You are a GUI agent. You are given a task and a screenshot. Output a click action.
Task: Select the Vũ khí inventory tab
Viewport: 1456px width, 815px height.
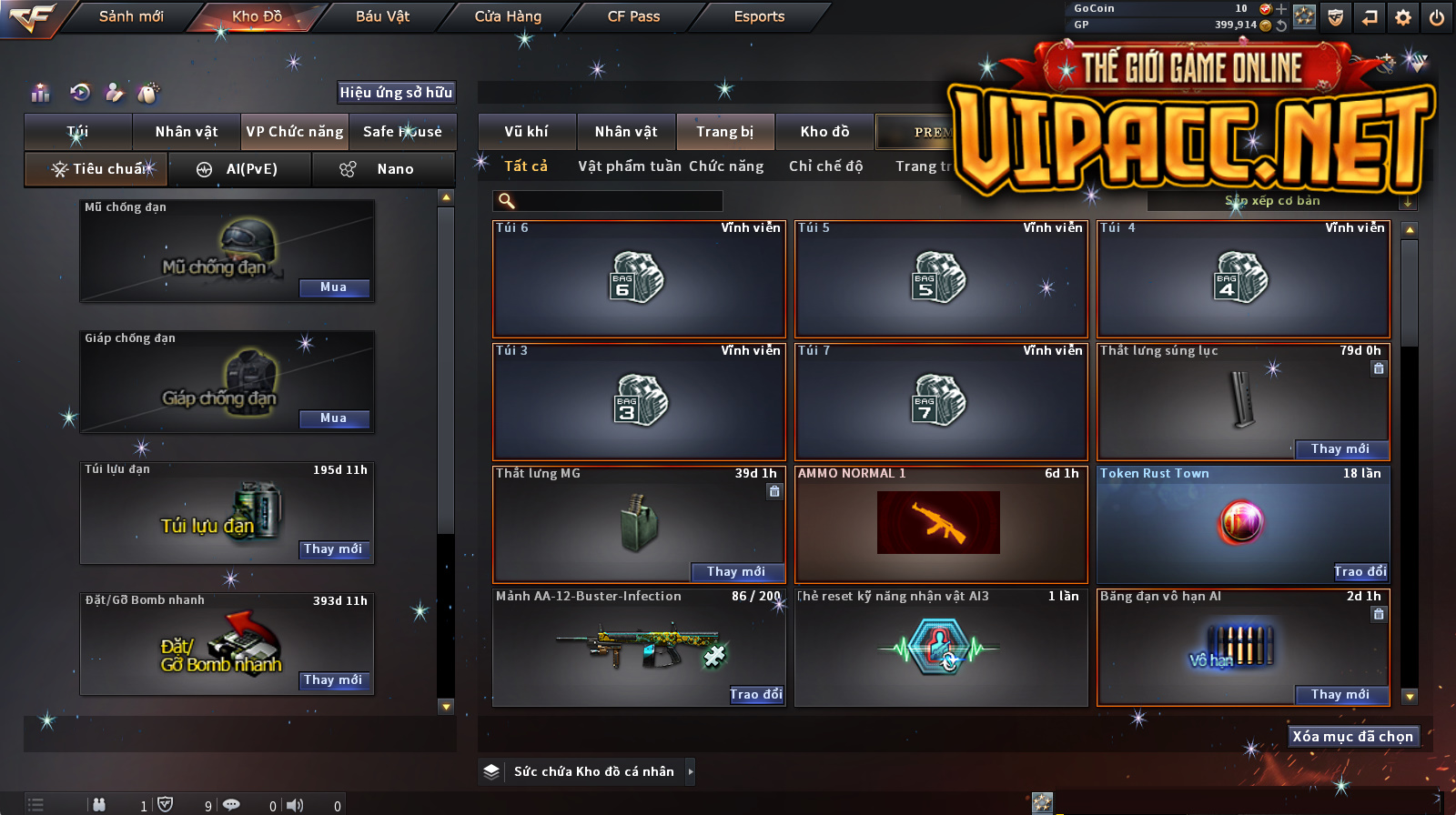527,132
